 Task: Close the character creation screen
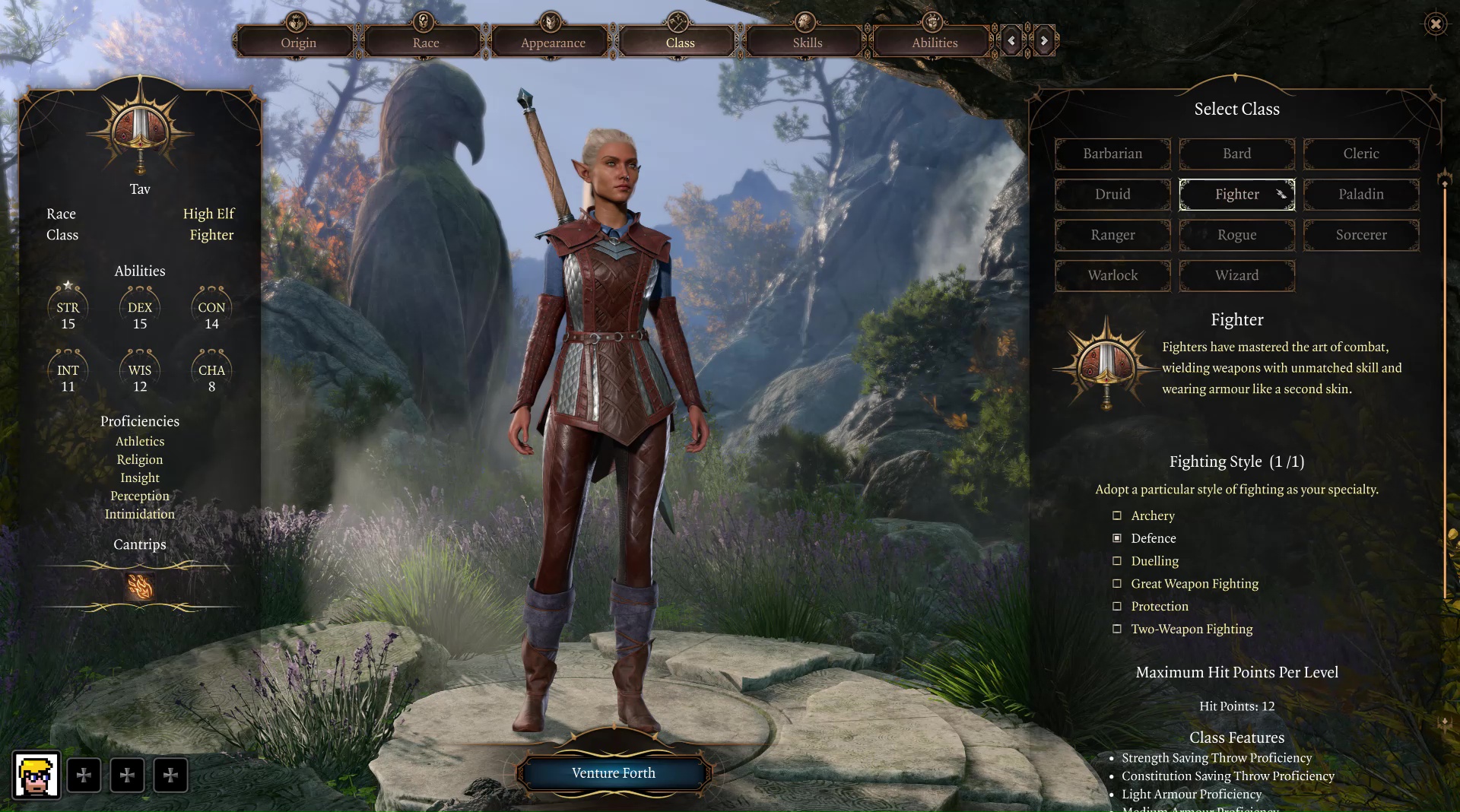coord(1435,24)
